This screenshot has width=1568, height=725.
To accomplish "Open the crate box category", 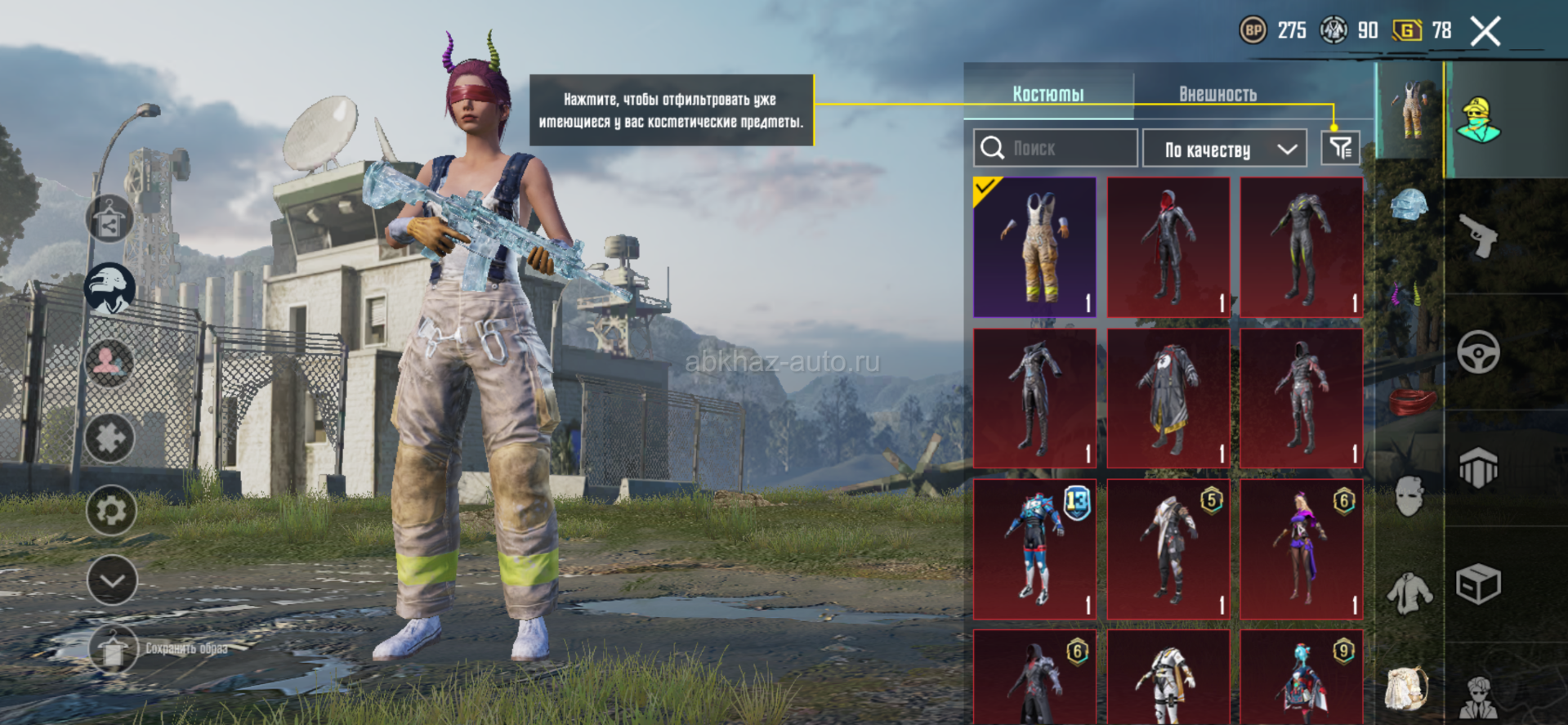I will tap(1478, 584).
